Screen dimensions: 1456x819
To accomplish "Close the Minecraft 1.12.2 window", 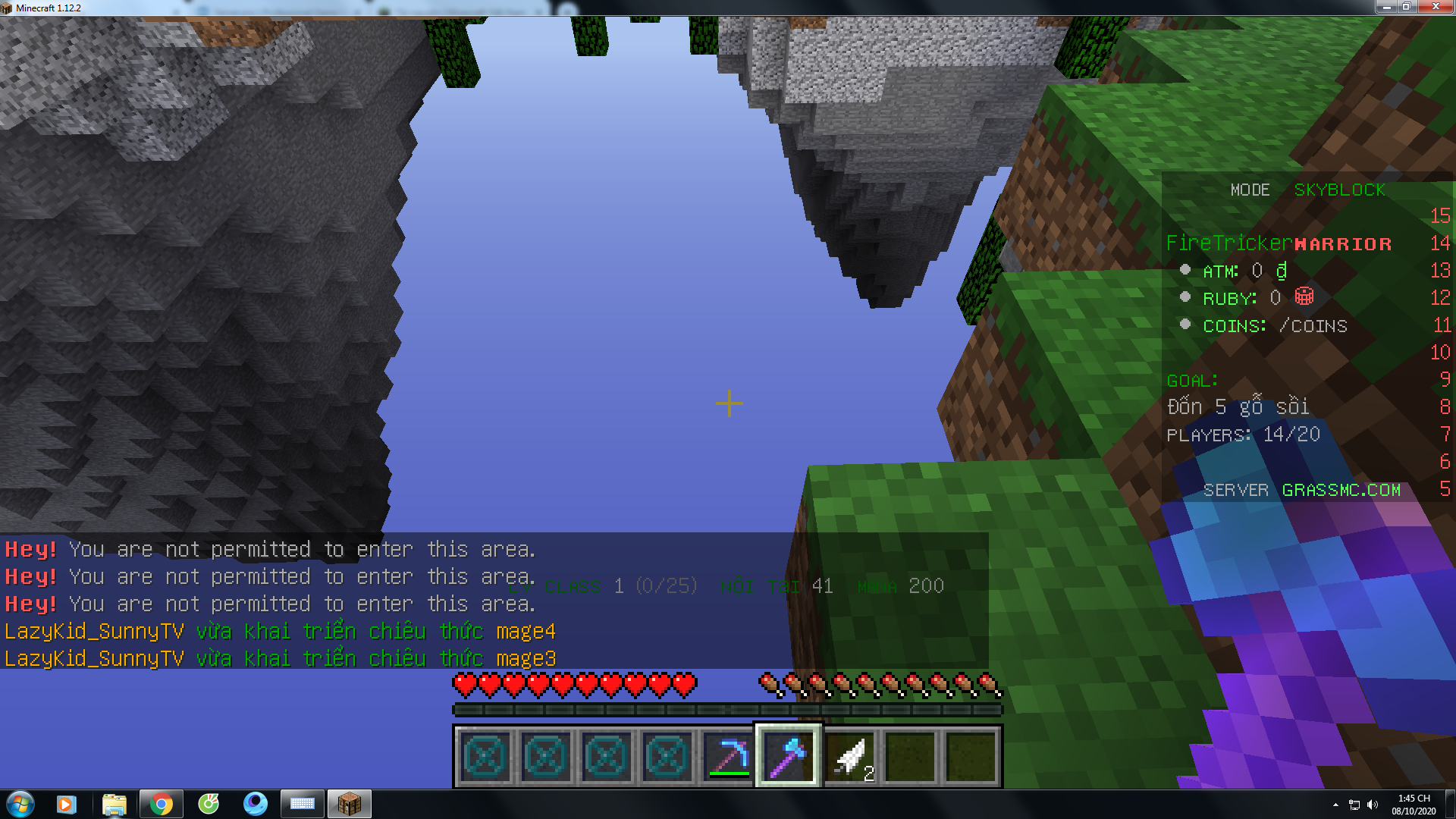I will click(1435, 7).
